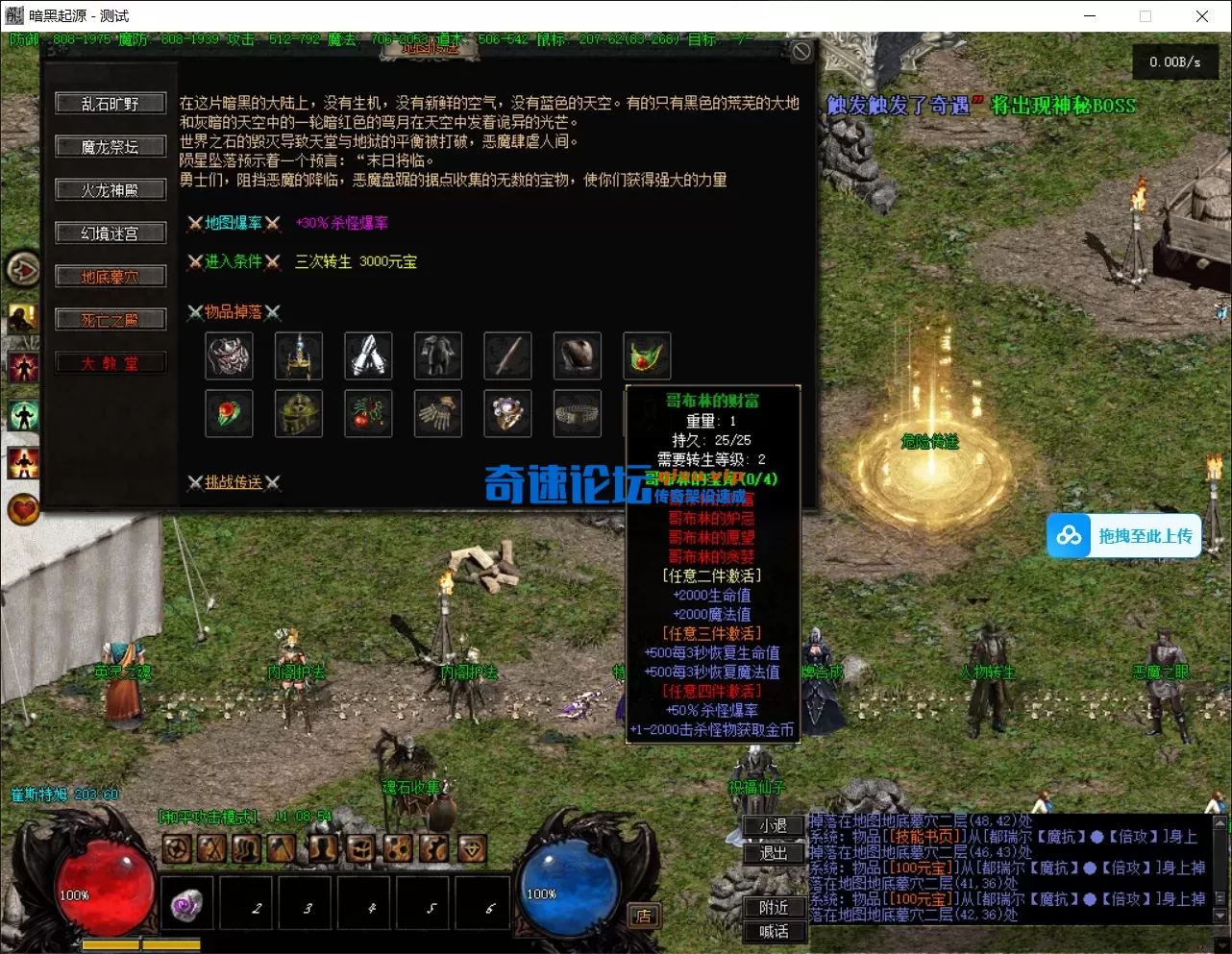This screenshot has height=954, width=1232.
Task: Click the red heart icon in the left sidebar
Action: coord(23,509)
